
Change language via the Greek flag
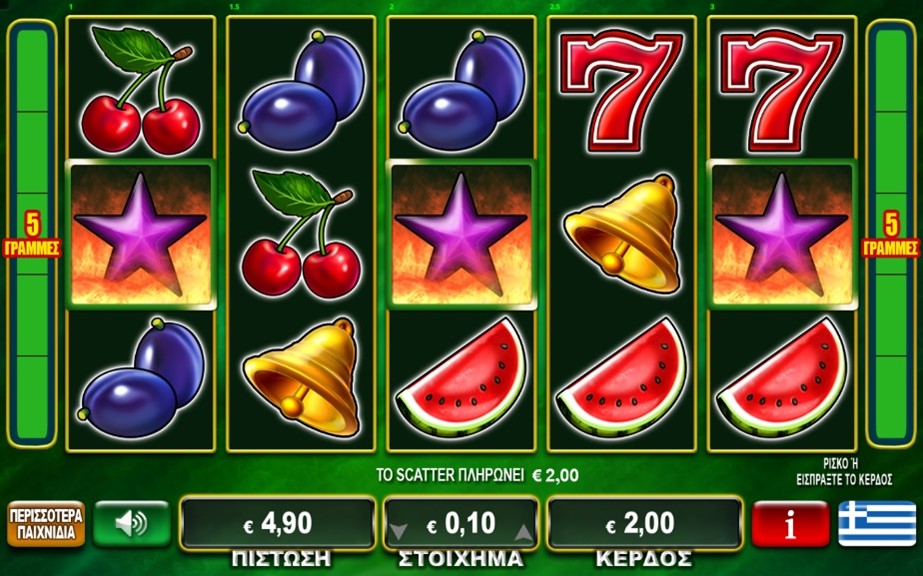pos(877,523)
